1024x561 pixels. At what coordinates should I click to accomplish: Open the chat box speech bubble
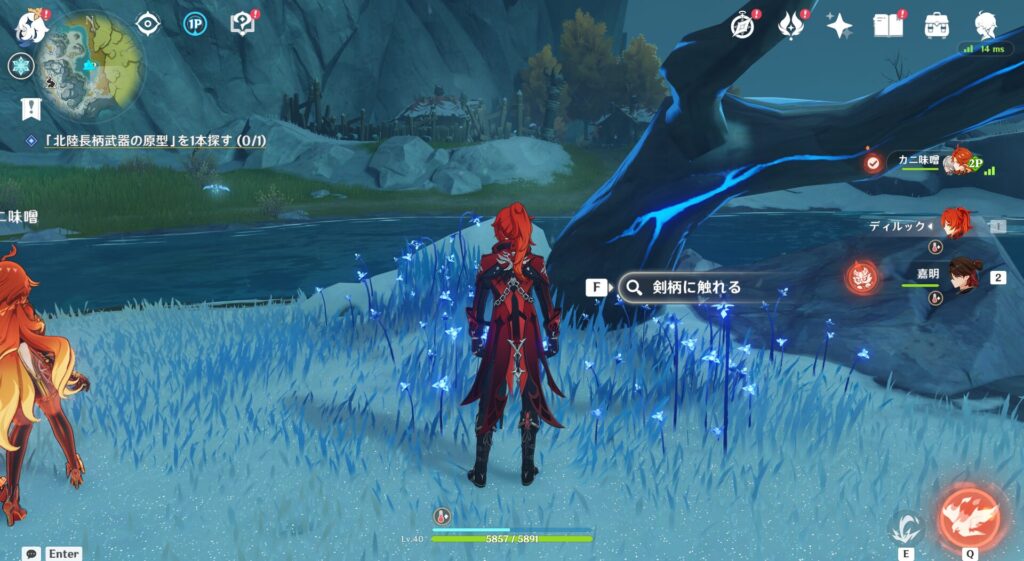[x=32, y=553]
